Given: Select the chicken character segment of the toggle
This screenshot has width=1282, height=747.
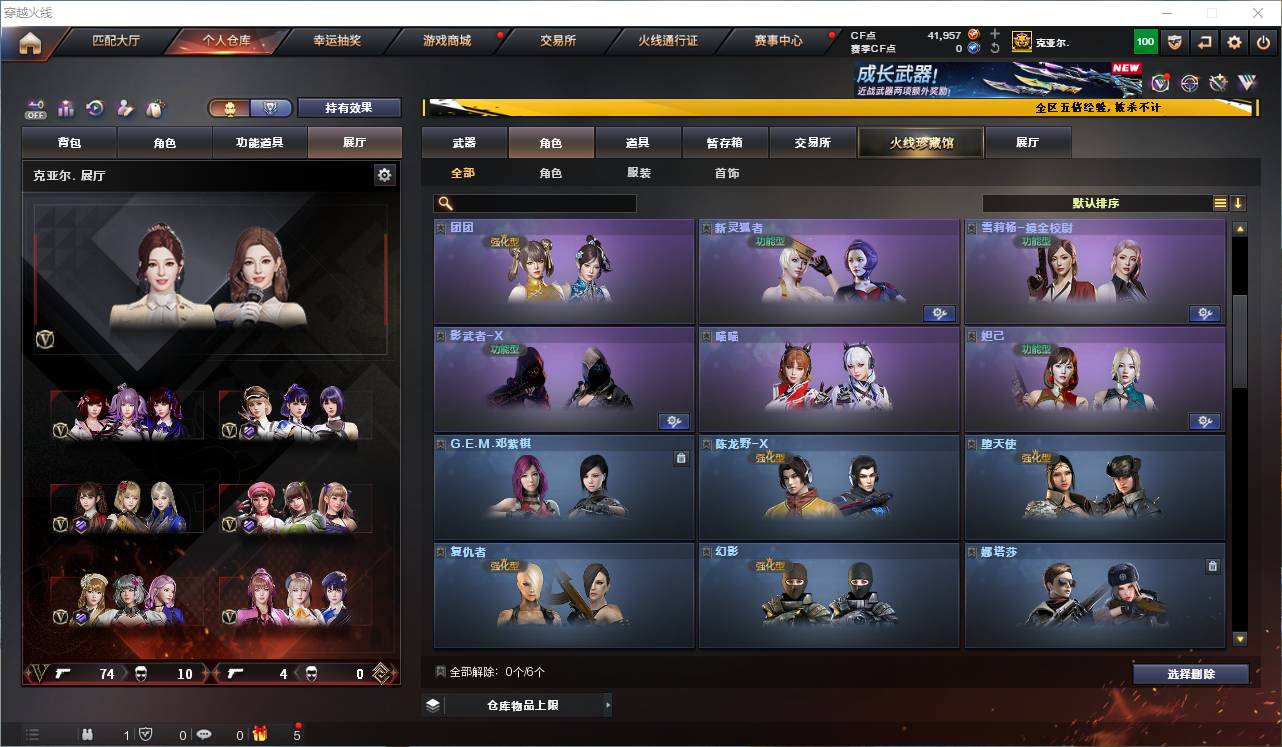Looking at the screenshot, I should click(231, 107).
